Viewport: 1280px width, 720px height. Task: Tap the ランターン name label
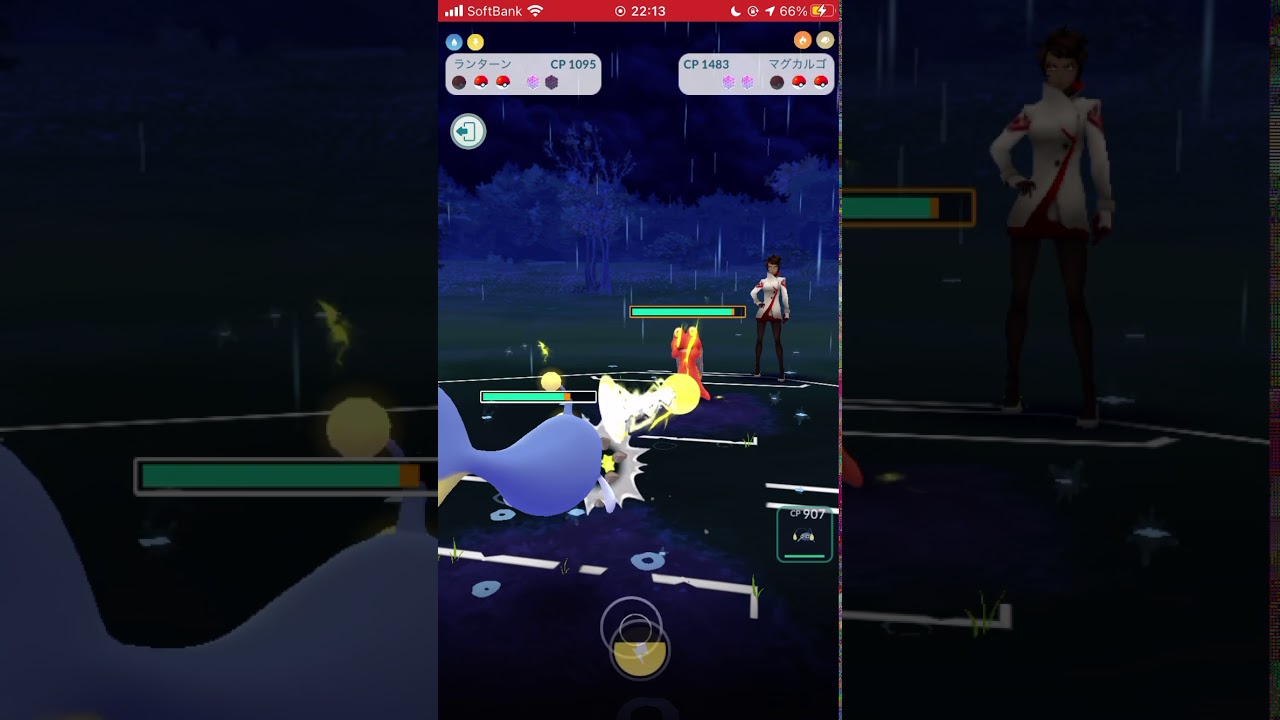coord(483,62)
